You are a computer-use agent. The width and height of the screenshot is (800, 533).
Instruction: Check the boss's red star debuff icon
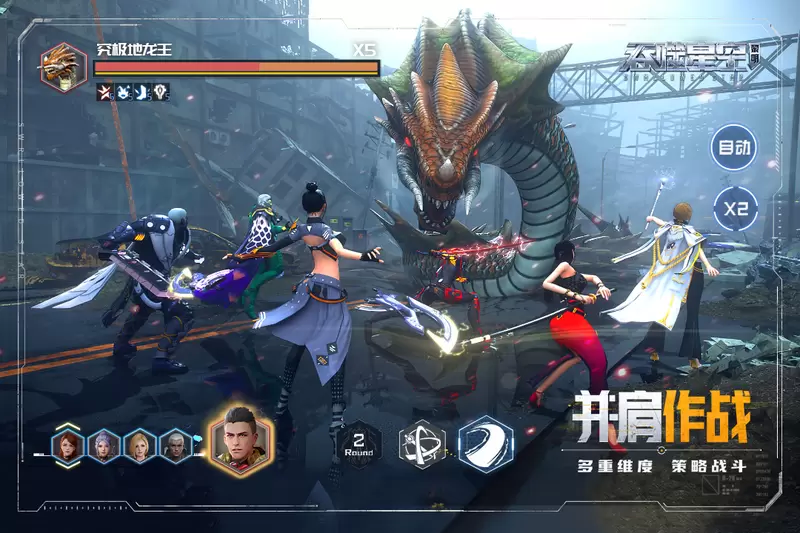(x=104, y=92)
